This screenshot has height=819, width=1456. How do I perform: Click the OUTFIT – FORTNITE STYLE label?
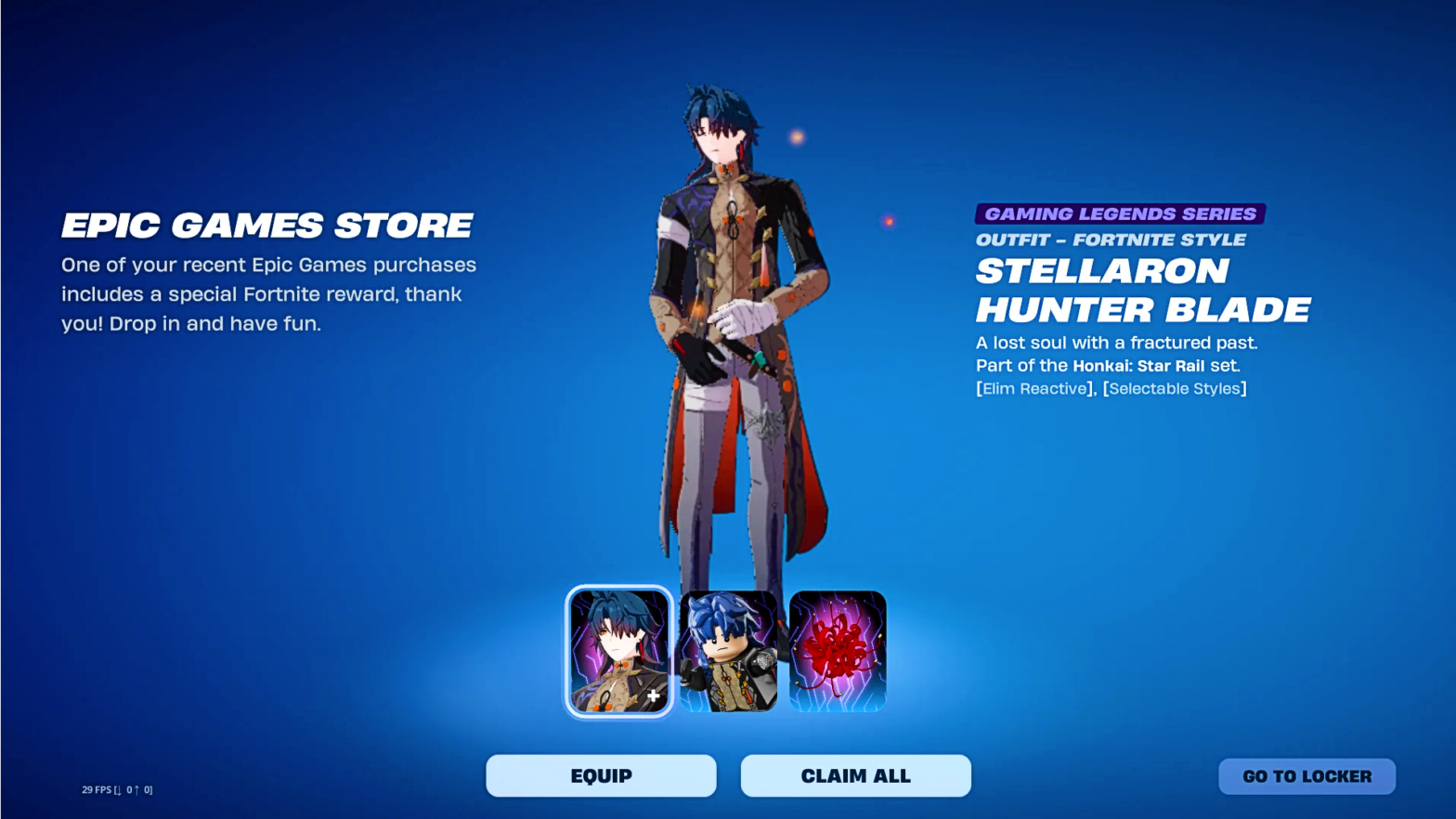[1111, 239]
